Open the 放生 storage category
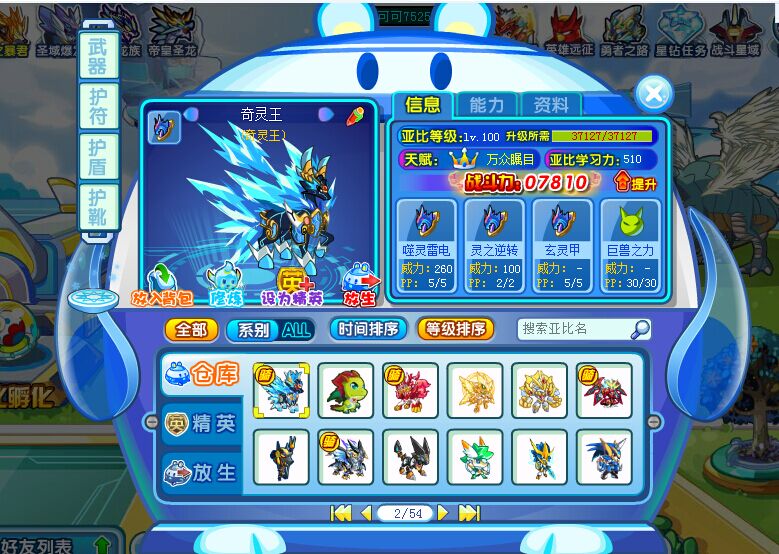Viewport: 779px width, 554px height. coord(201,471)
